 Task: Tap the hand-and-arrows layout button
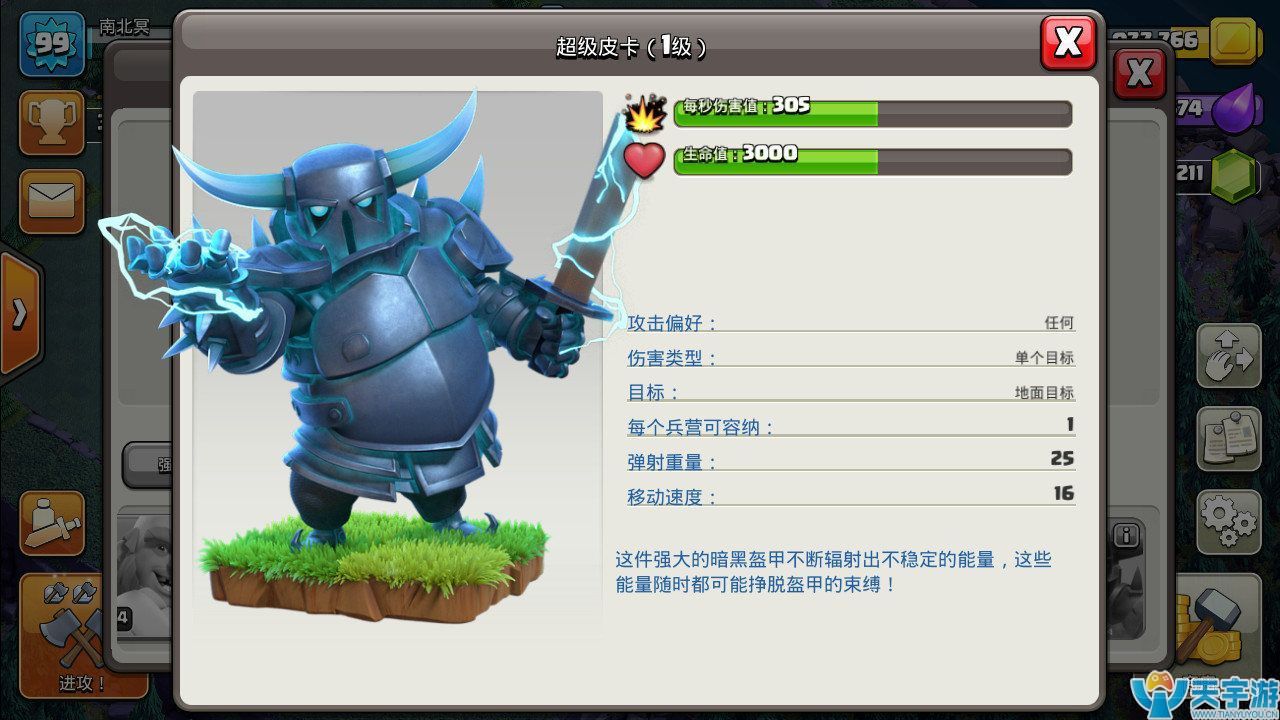[1229, 356]
